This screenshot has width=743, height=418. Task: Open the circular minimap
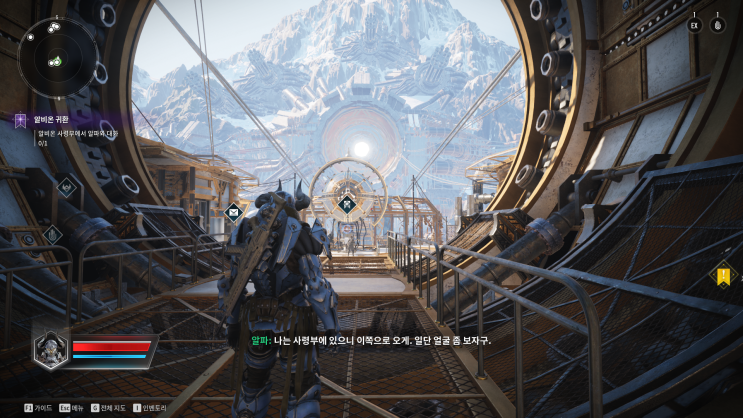point(58,57)
